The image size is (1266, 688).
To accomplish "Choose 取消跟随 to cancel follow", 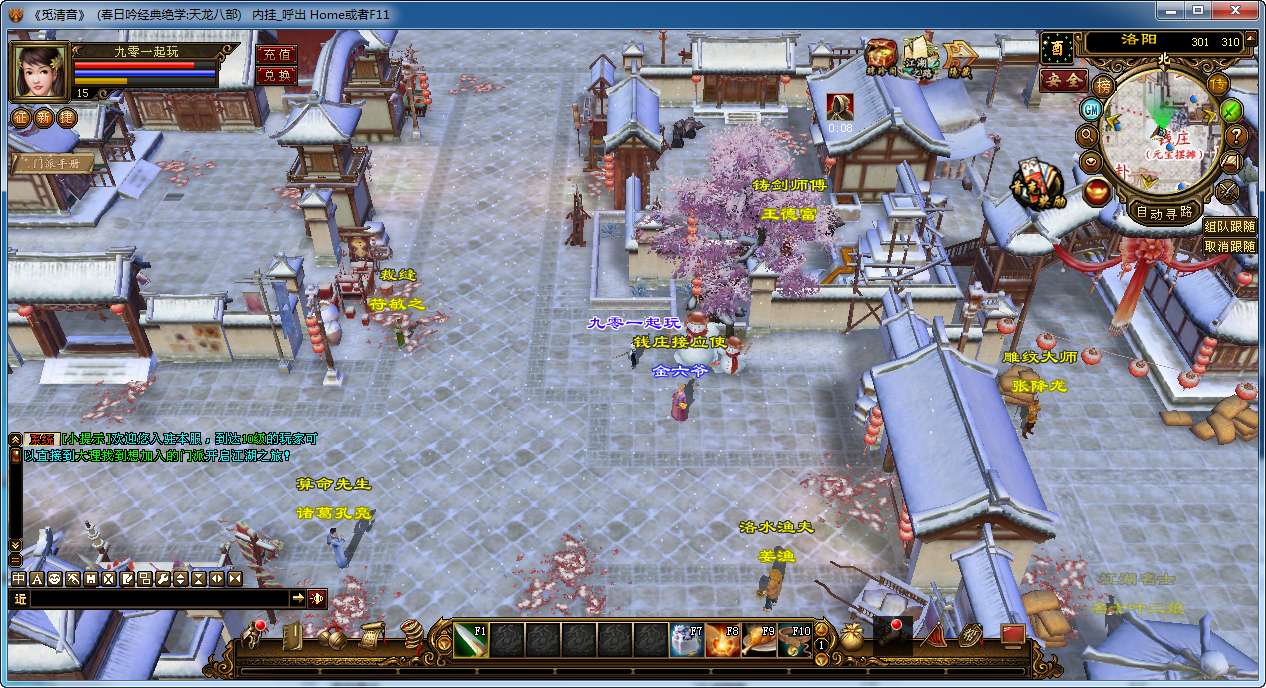I will (1229, 246).
